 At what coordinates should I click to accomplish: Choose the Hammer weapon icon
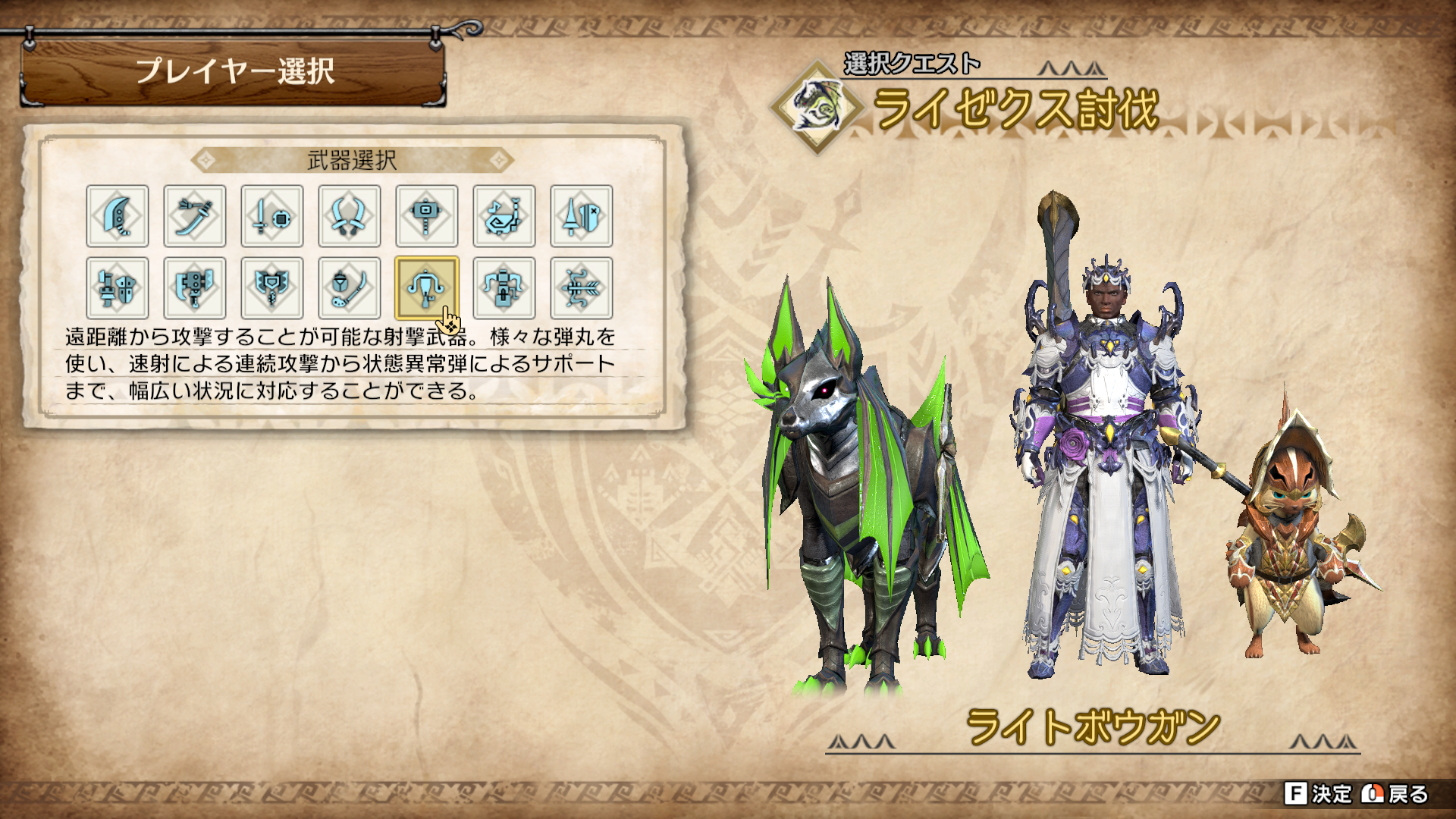point(427,216)
